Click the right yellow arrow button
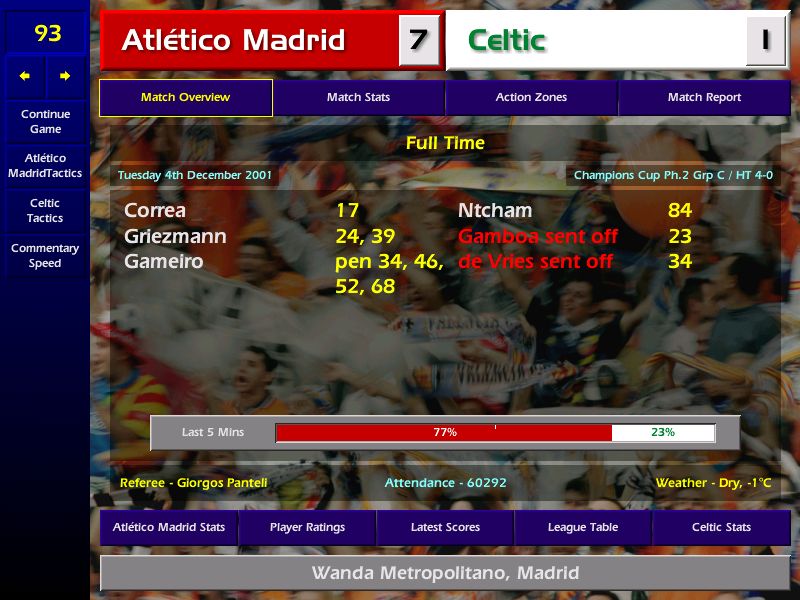This screenshot has height=600, width=800. click(x=65, y=76)
